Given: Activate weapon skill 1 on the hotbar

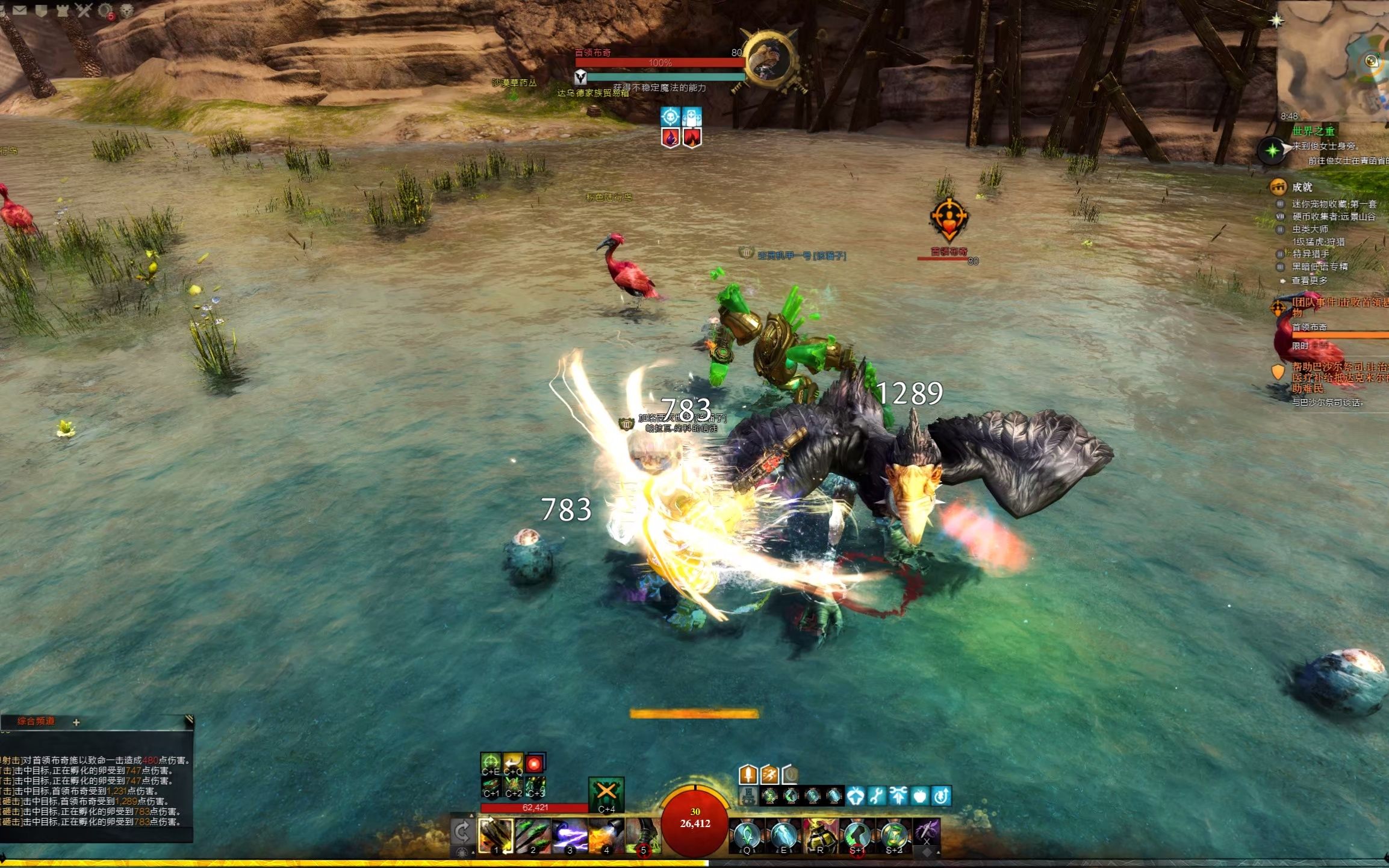Looking at the screenshot, I should click(x=496, y=835).
